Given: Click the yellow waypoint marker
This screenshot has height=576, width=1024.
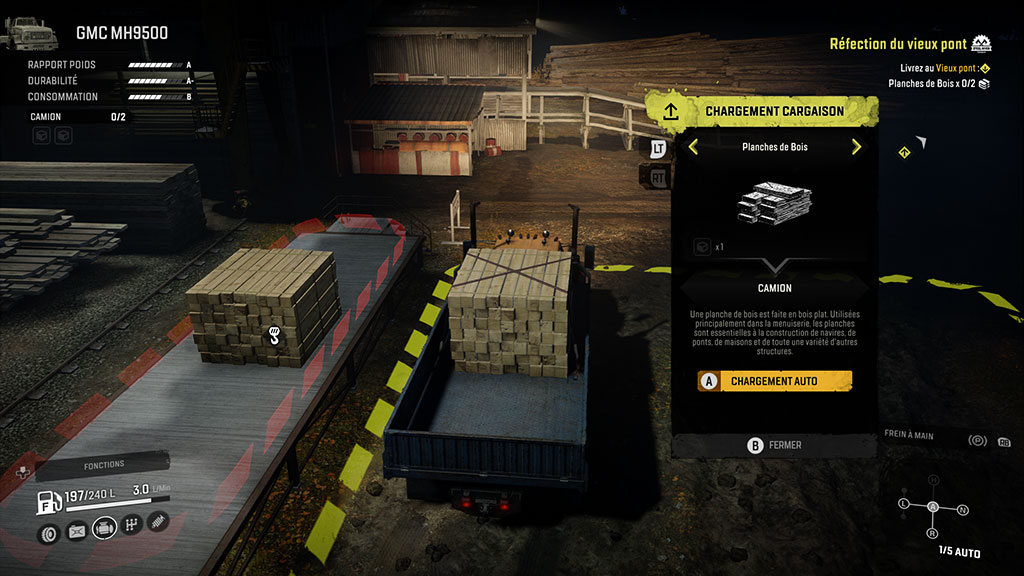Looking at the screenshot, I should [904, 152].
